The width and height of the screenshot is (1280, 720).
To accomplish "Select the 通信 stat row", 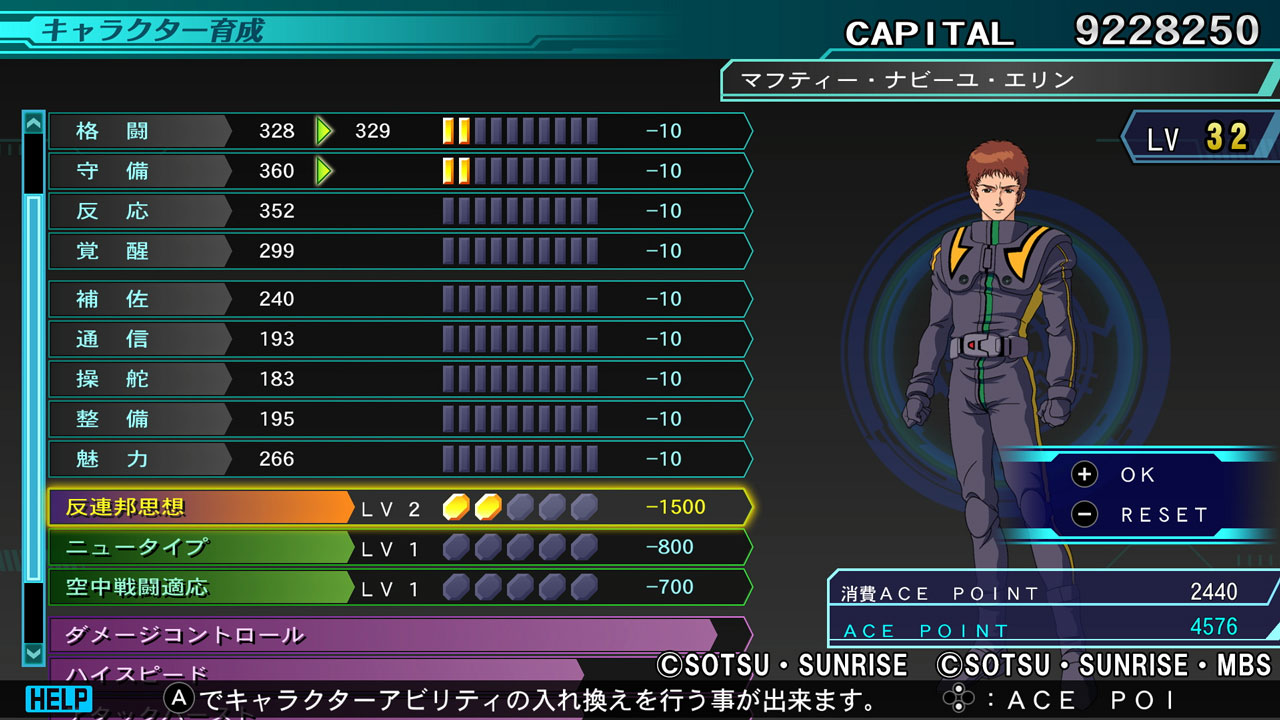I will pos(400,339).
